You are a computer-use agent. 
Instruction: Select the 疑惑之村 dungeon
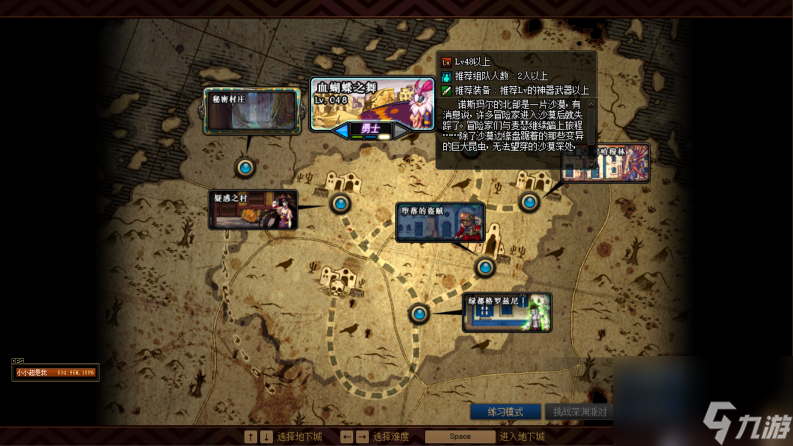tap(254, 210)
